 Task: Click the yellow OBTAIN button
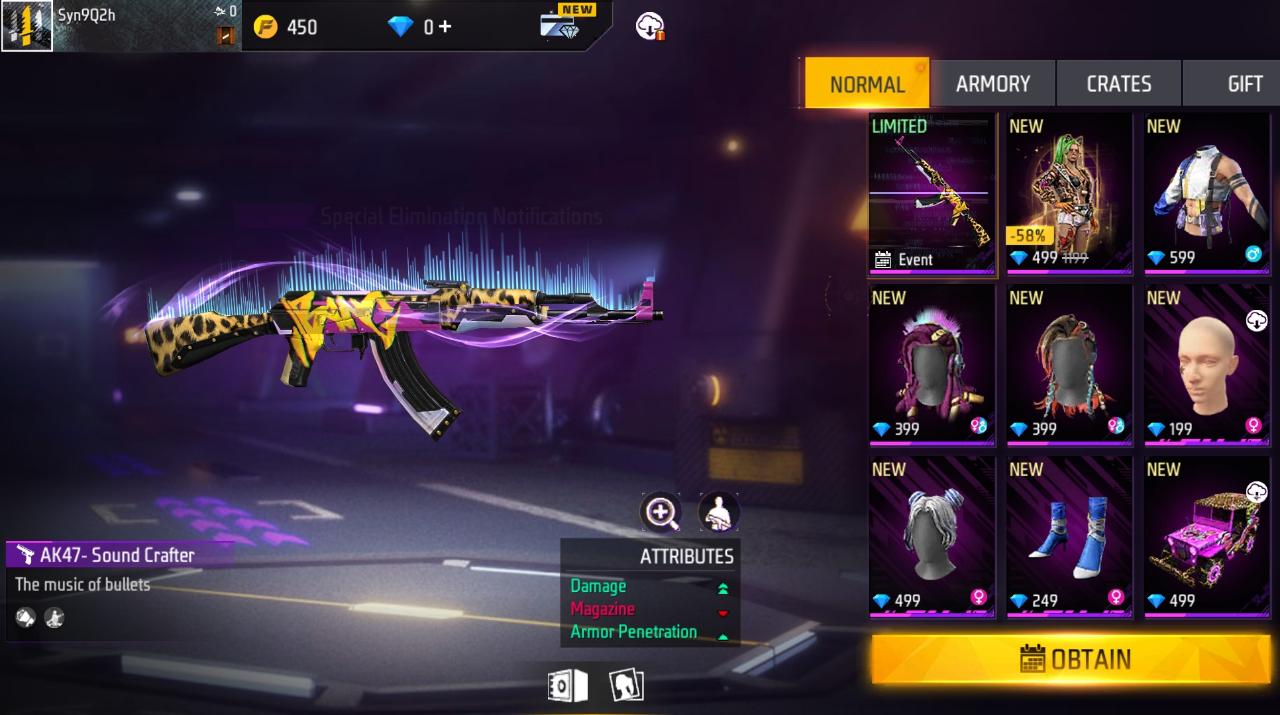[1071, 659]
